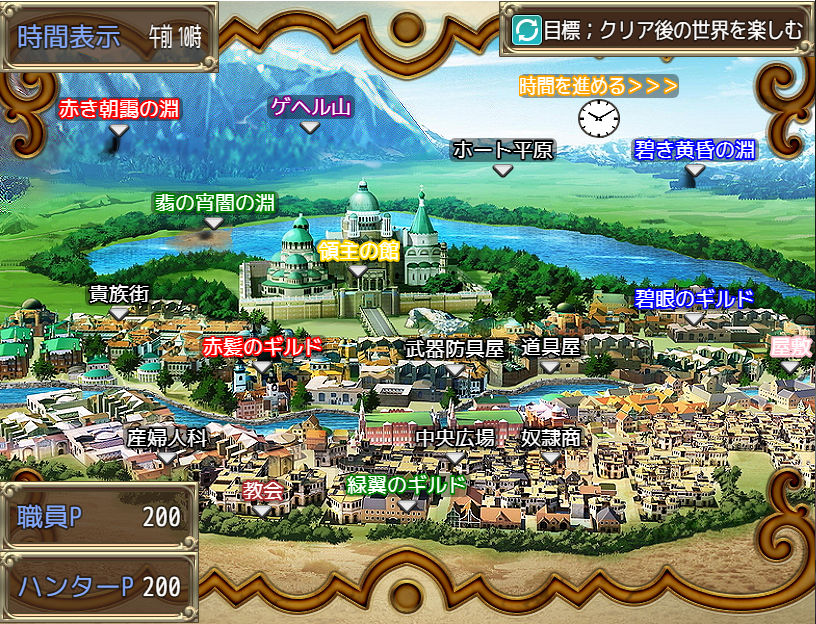Select the ゲヘル山 location label
Image resolution: width=816 pixels, height=624 pixels.
pyautogui.click(x=311, y=107)
